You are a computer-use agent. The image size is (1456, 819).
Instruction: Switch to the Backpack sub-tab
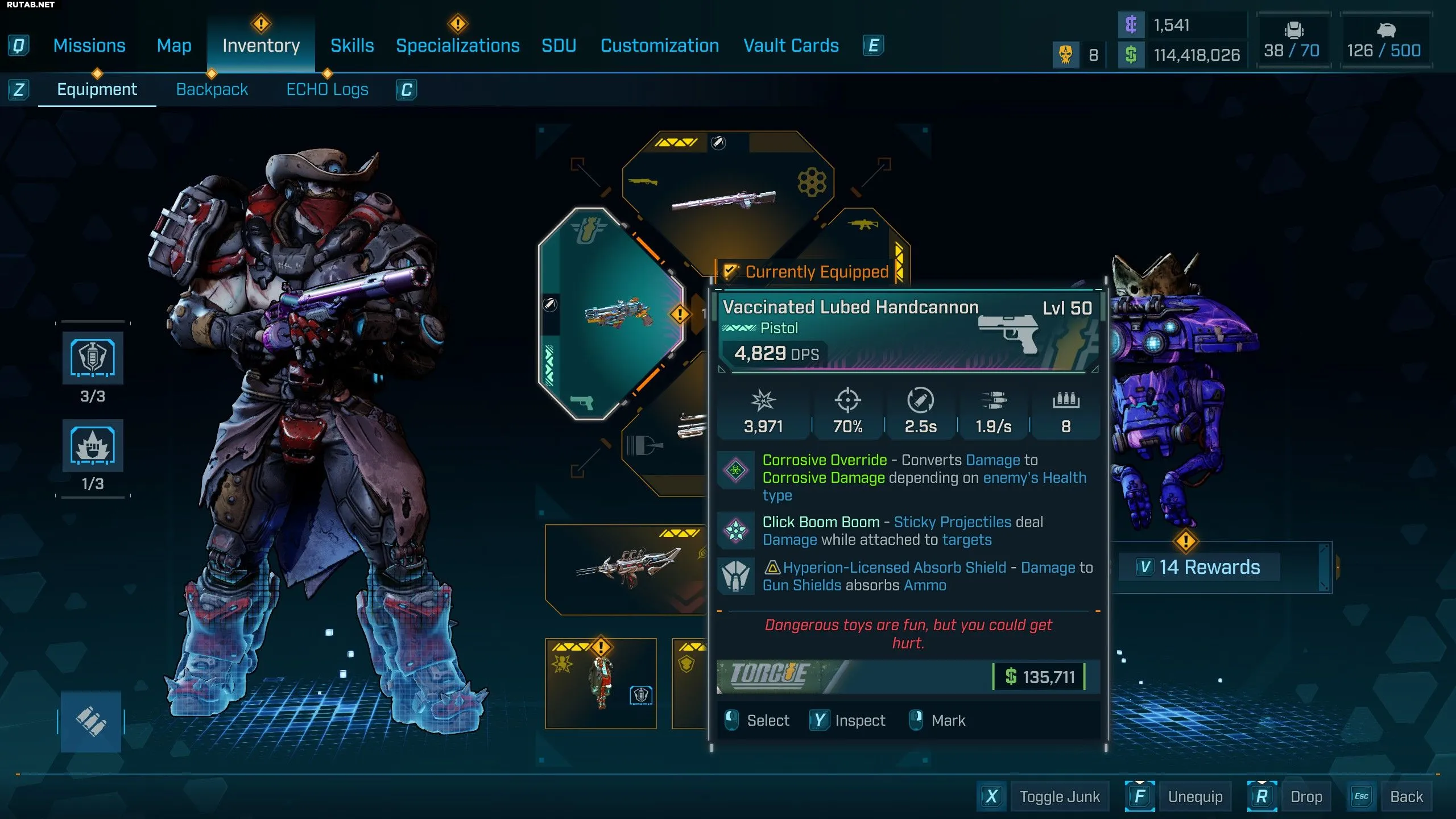[x=212, y=89]
